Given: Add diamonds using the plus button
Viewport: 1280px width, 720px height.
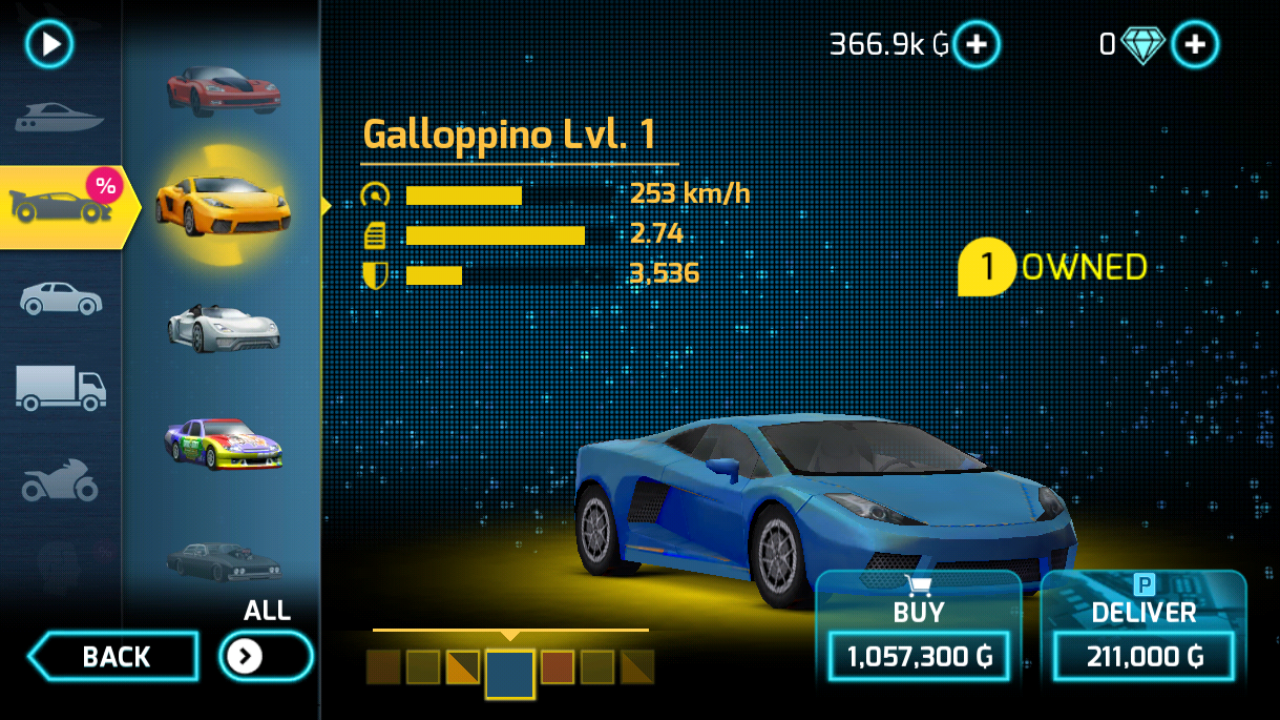Looking at the screenshot, I should click(x=1194, y=44).
